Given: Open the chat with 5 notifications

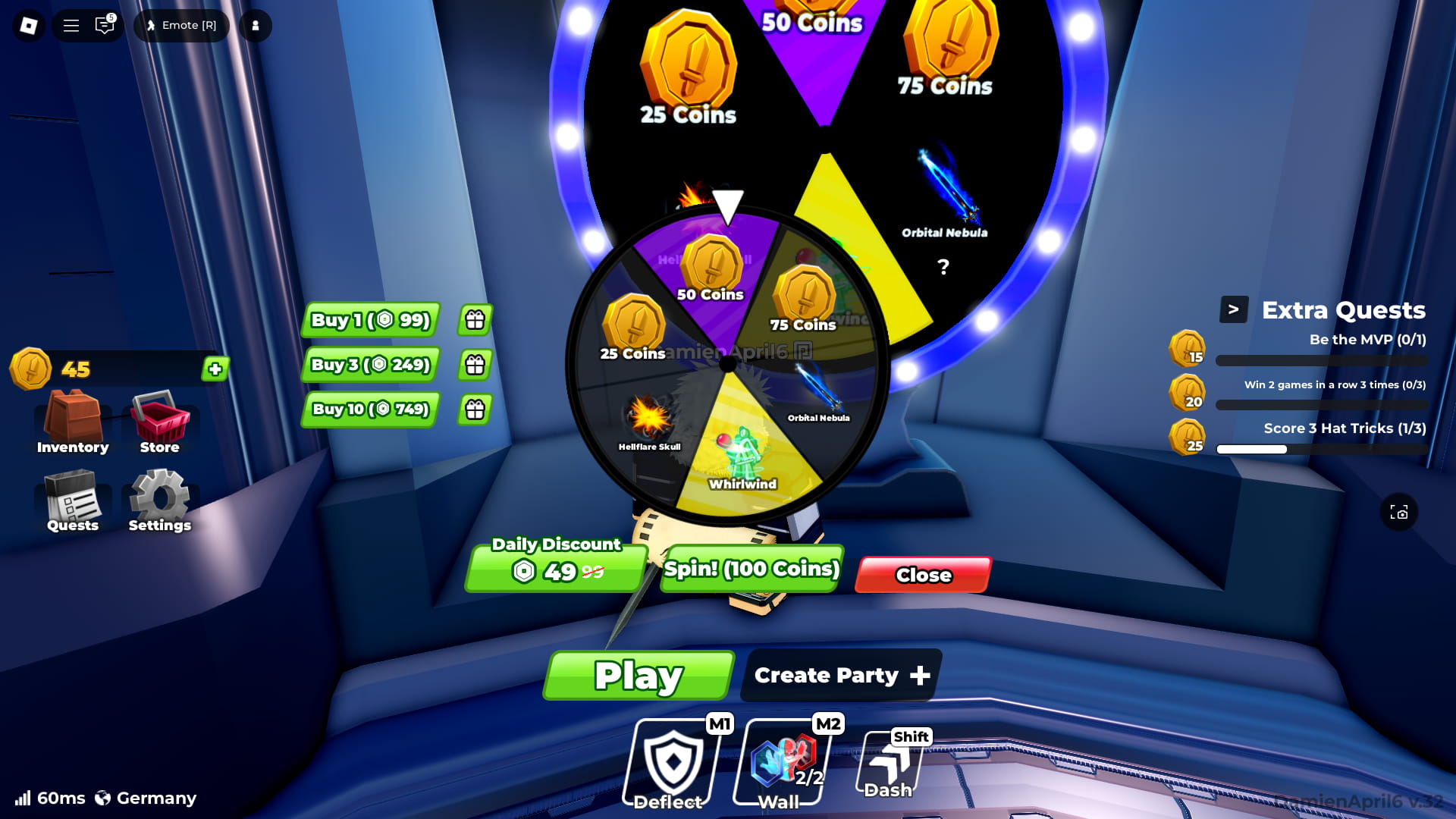Looking at the screenshot, I should tap(104, 25).
